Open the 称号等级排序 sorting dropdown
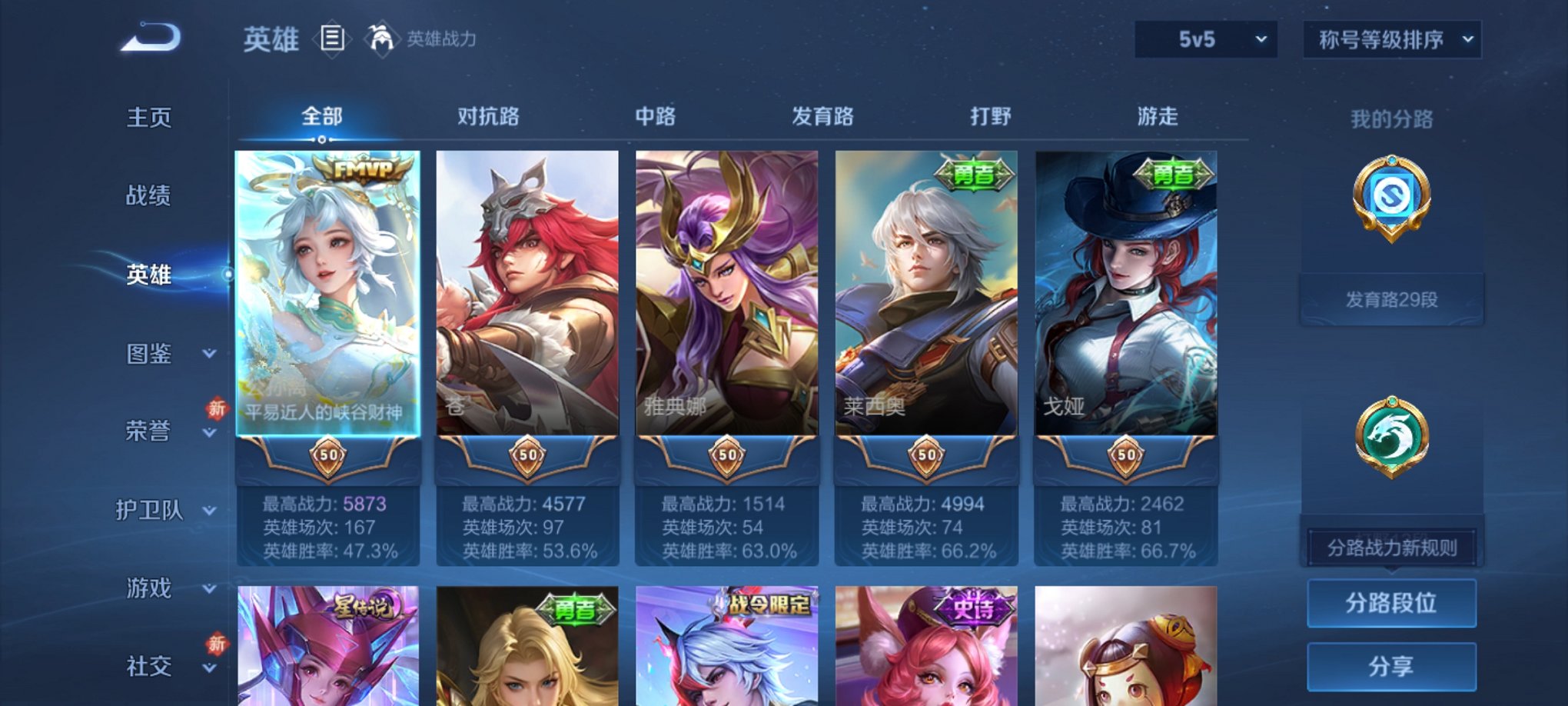Screen dimensions: 1568x706 1392,37
